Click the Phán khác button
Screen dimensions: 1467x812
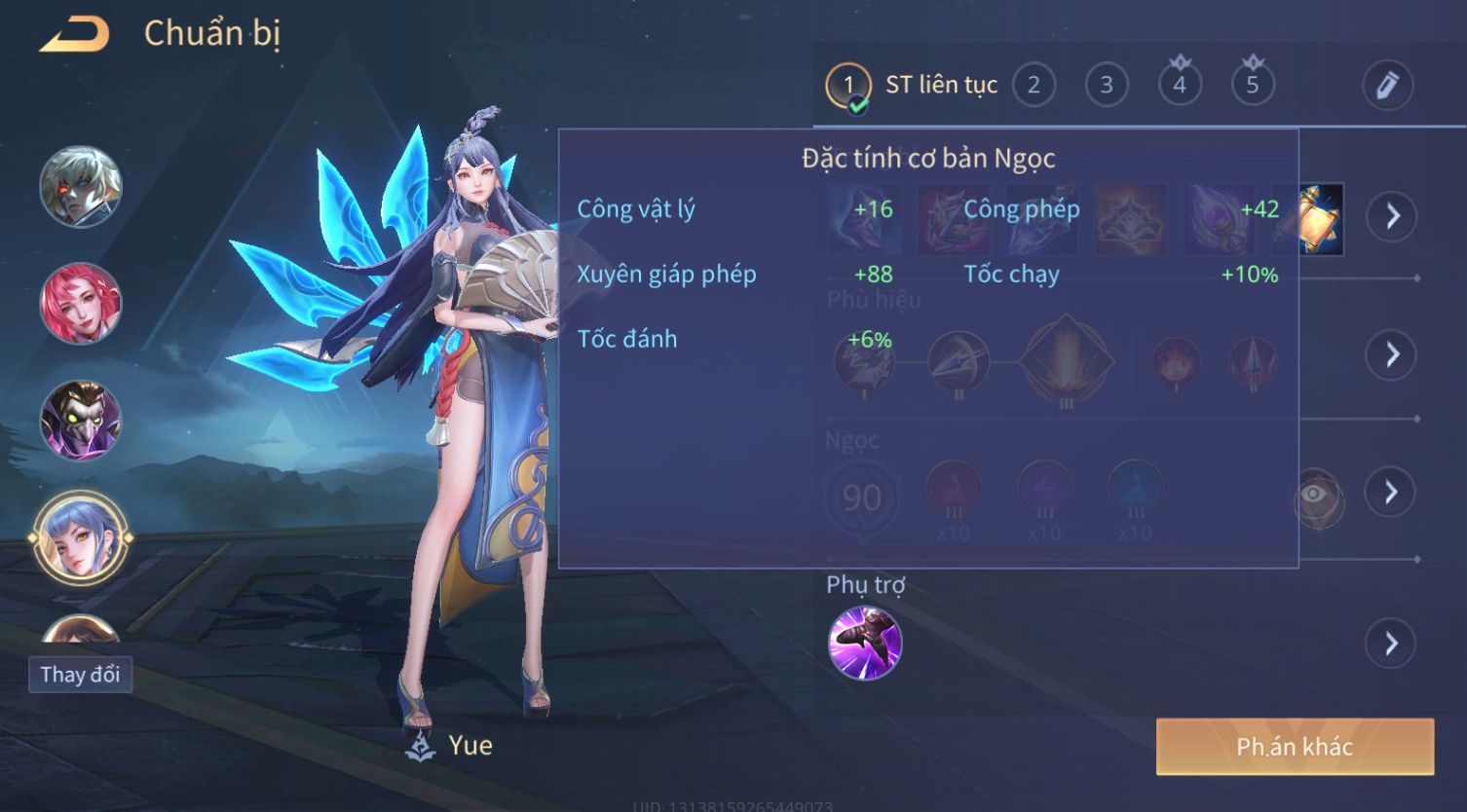1295,747
